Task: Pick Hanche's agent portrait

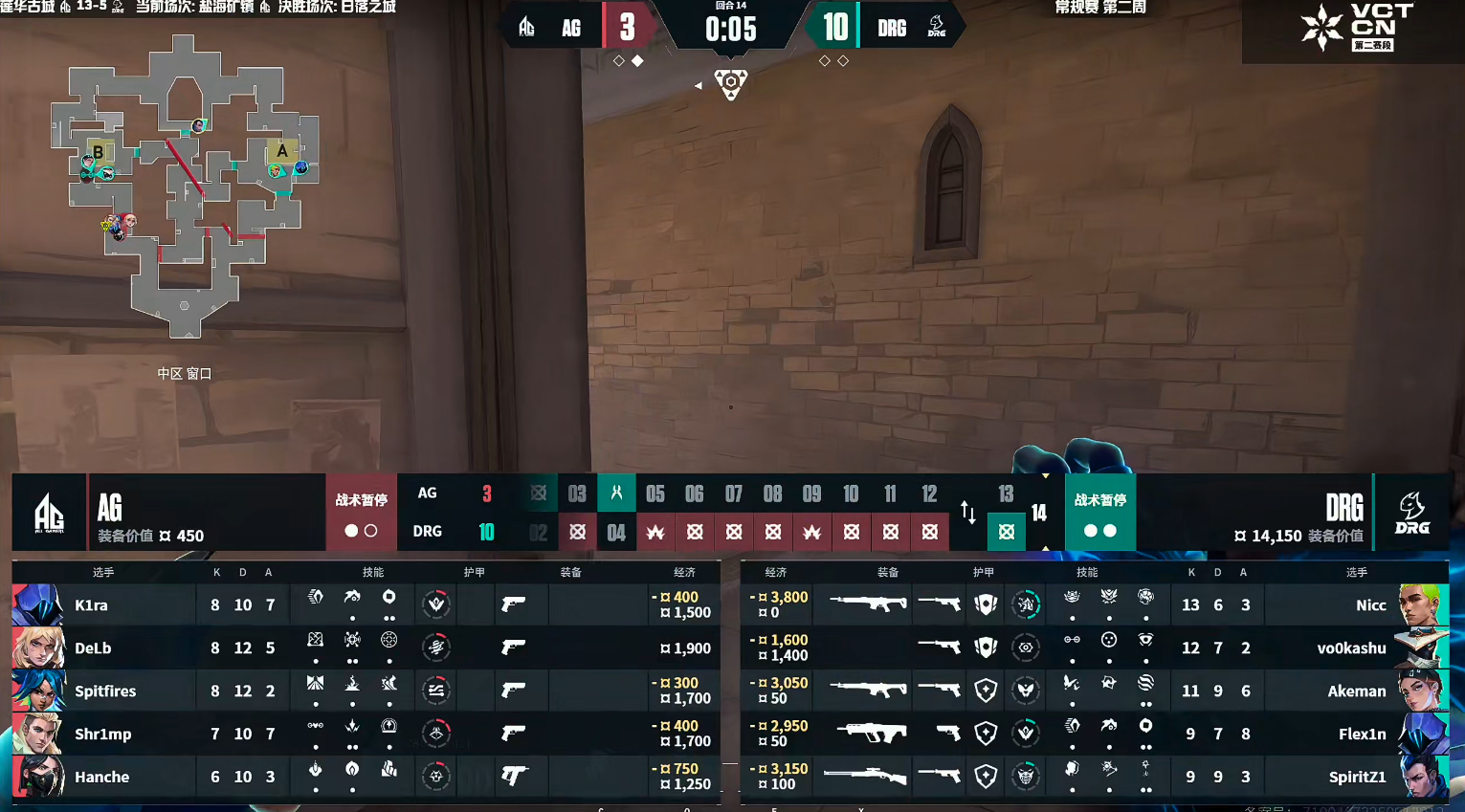Action: (37, 777)
